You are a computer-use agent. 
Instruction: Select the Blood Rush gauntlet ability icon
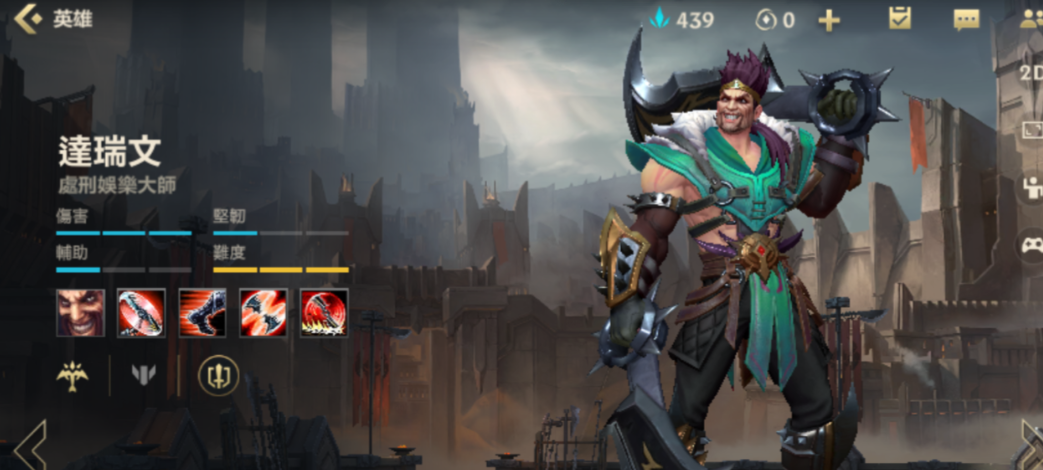(x=203, y=312)
